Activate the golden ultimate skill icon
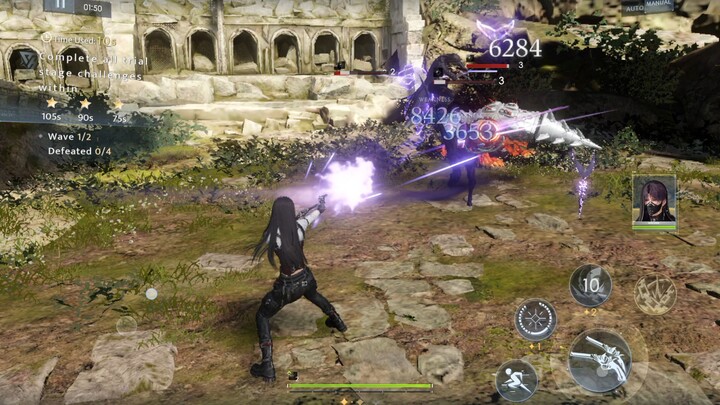The image size is (720, 405). (x=655, y=293)
